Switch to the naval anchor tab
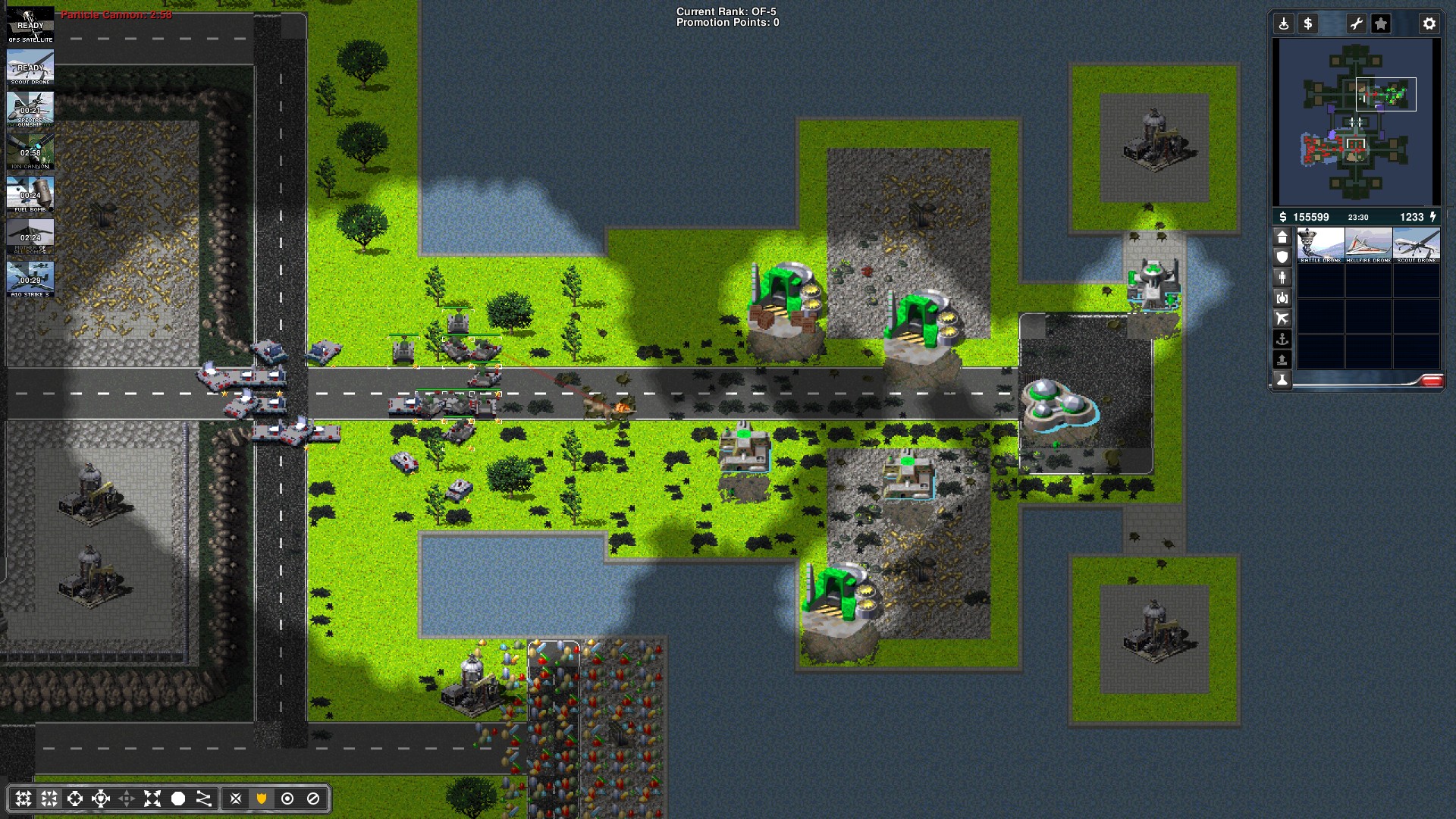 (x=1282, y=339)
